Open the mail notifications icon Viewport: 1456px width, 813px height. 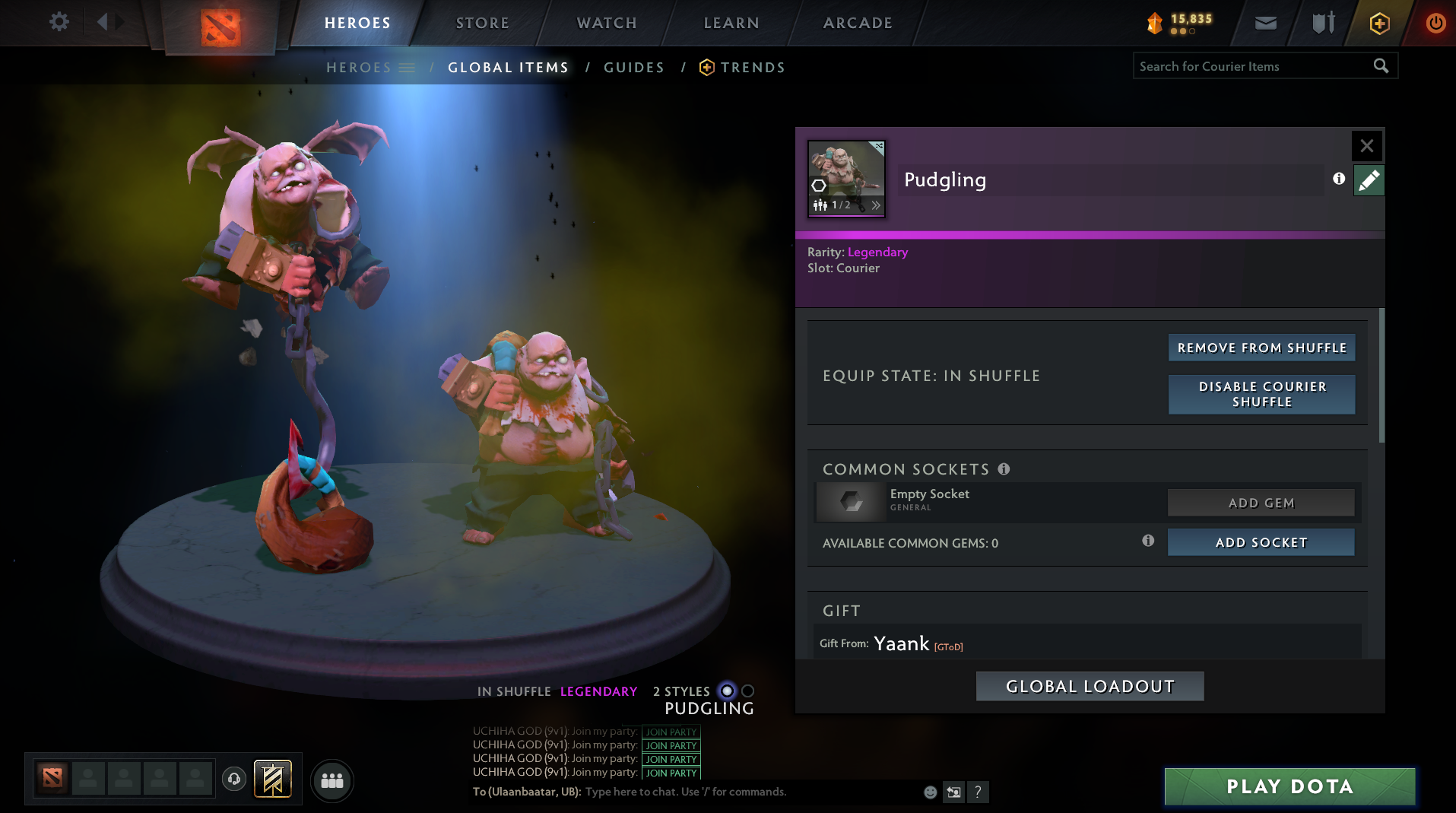coord(1264,23)
